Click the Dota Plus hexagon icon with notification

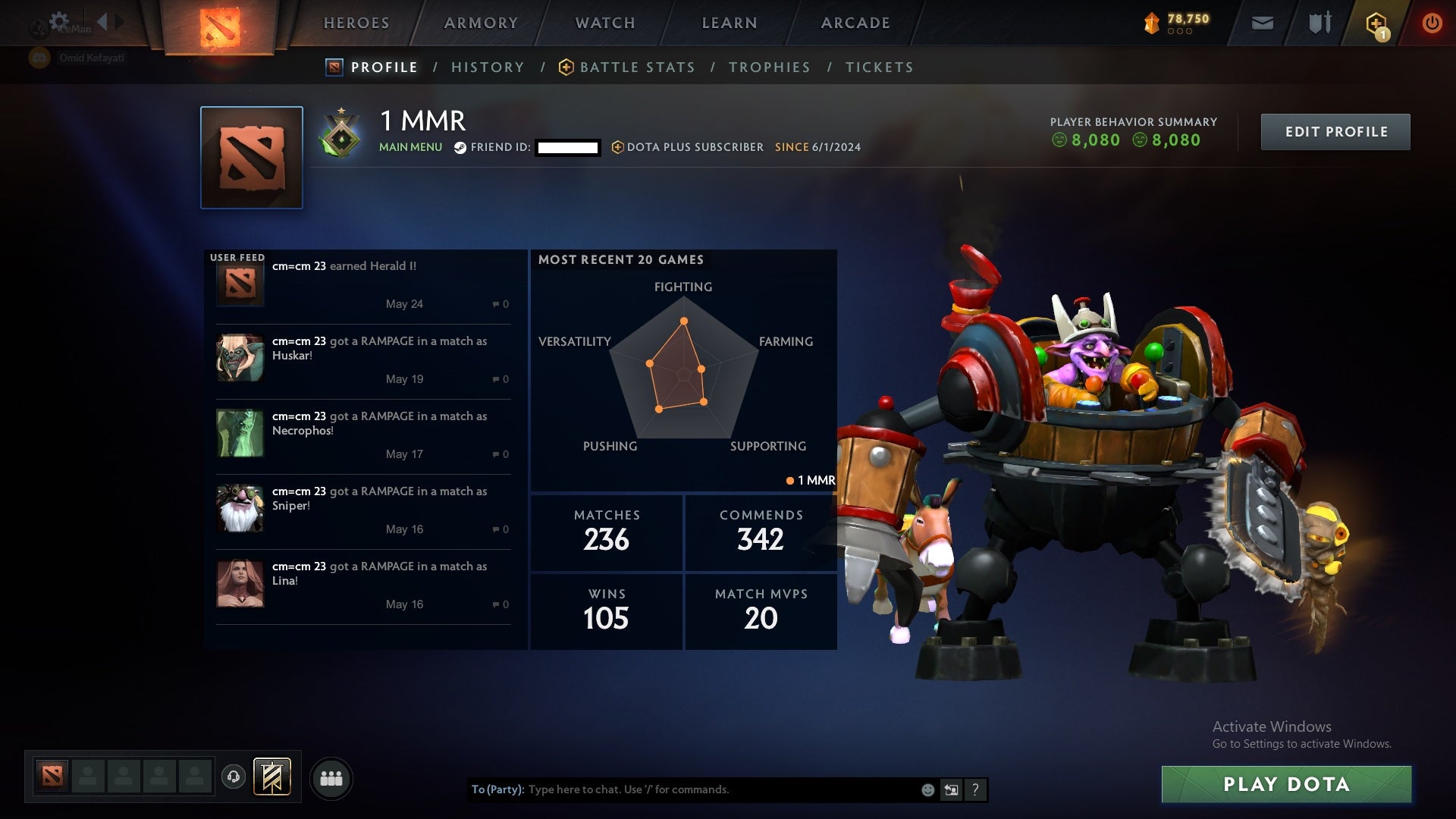[x=1376, y=23]
